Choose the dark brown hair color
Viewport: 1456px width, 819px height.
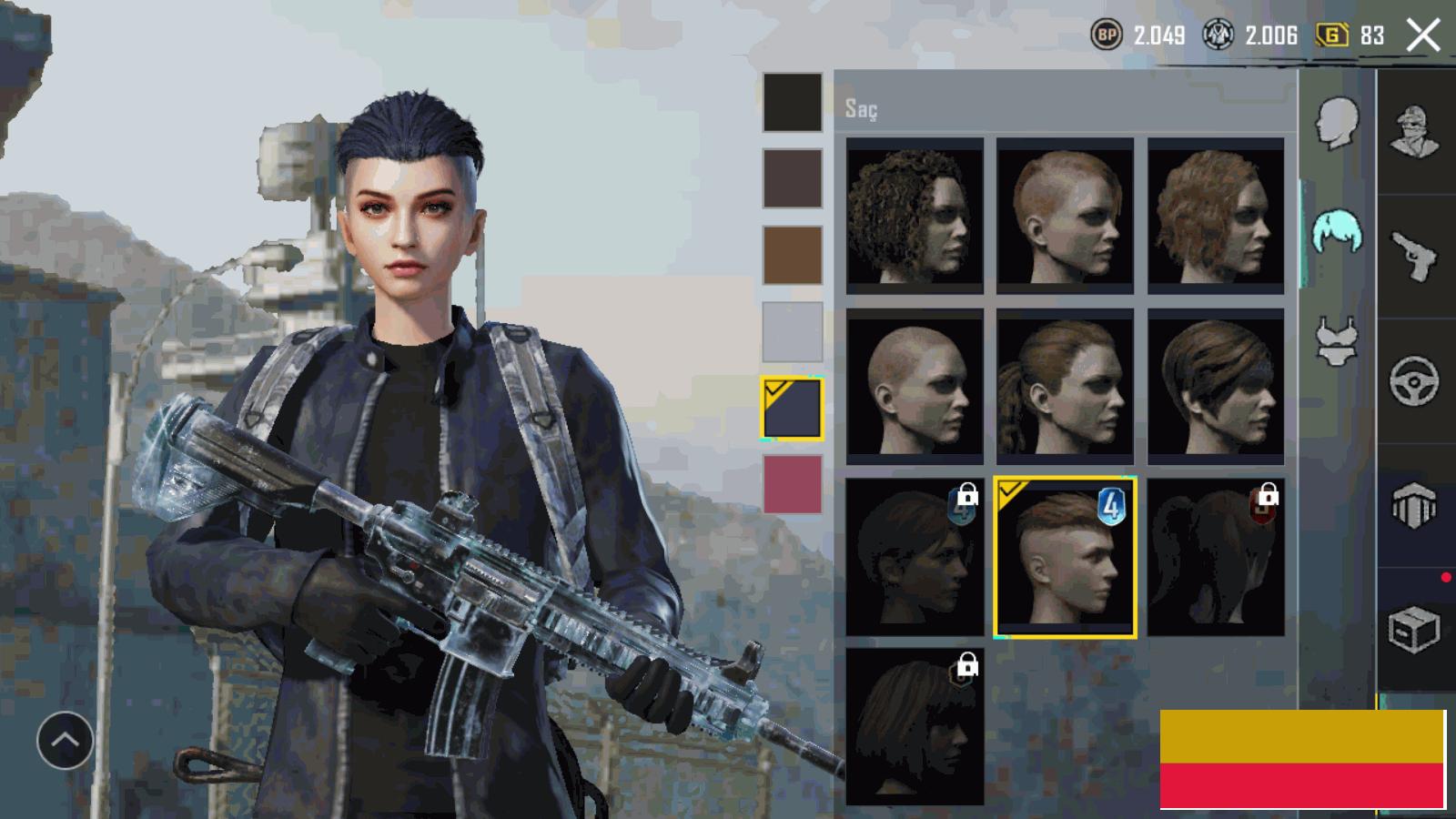(792, 178)
